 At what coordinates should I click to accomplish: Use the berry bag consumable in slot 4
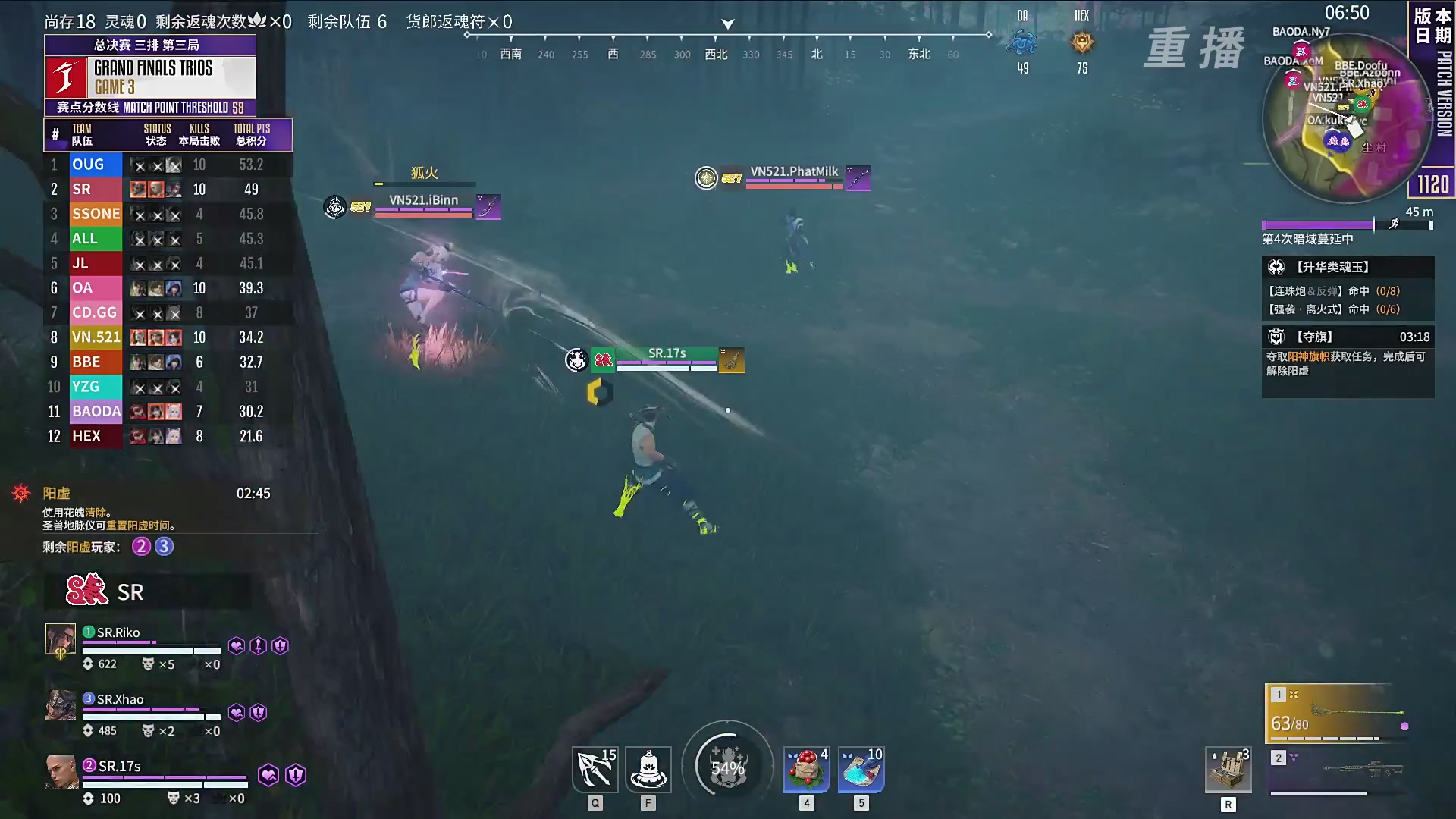click(806, 768)
